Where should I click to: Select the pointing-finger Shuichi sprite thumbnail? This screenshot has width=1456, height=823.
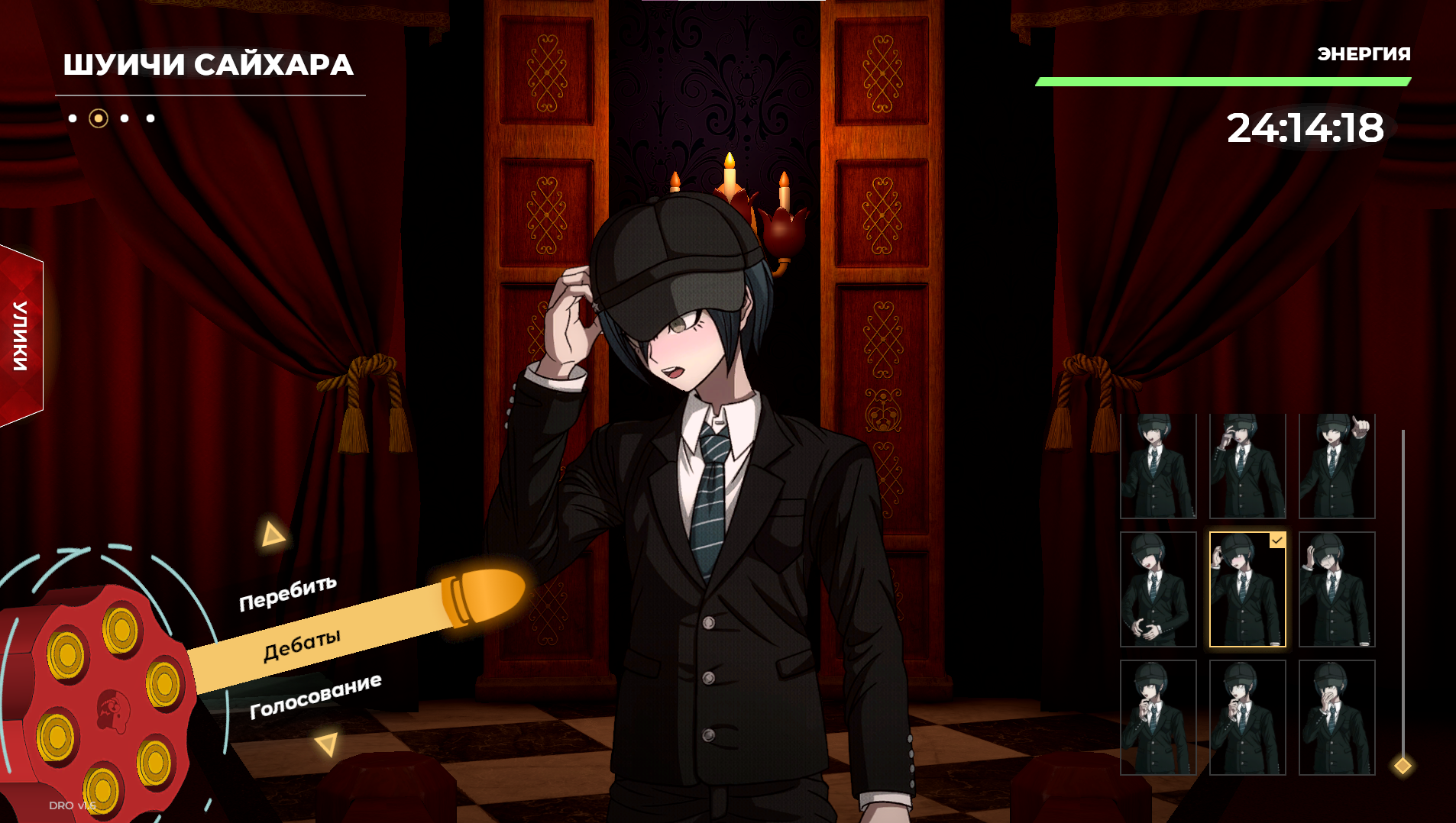point(1337,466)
